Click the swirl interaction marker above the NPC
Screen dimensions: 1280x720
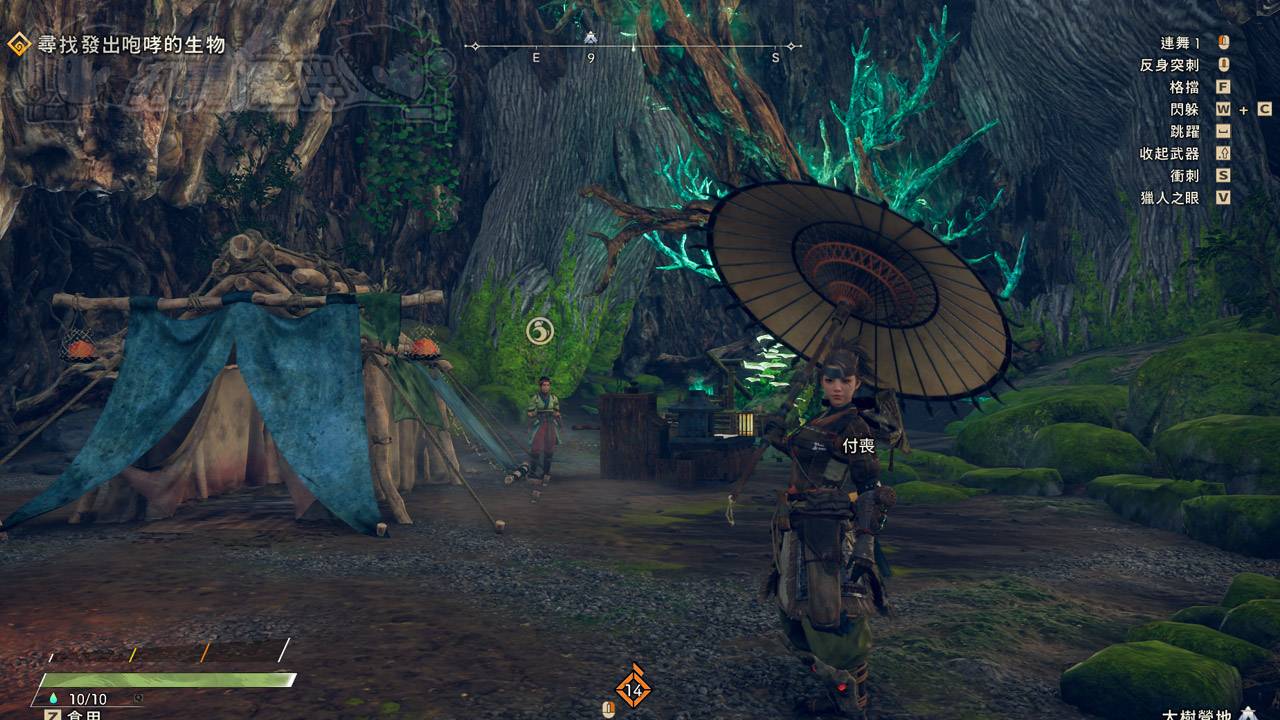[540, 330]
